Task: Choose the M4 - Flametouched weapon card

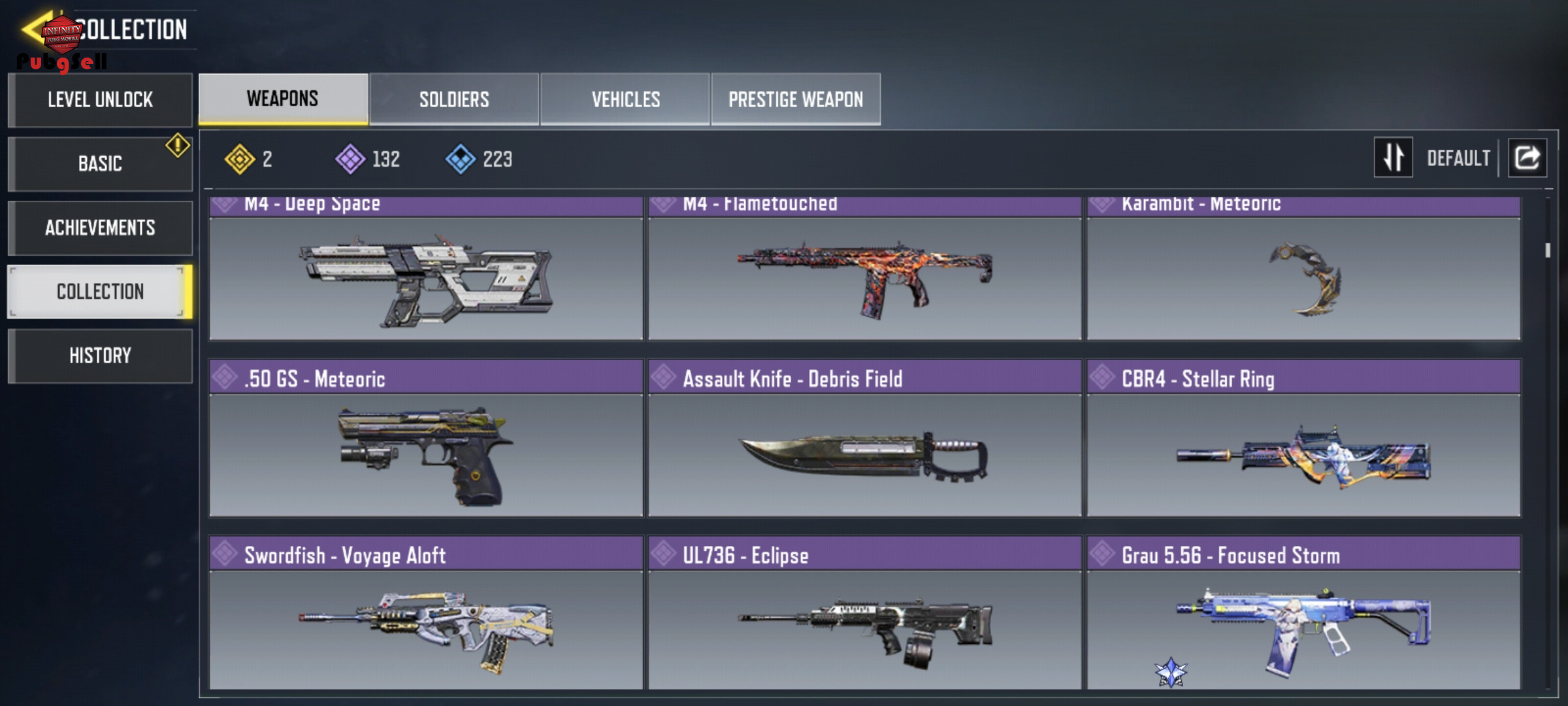Action: click(864, 275)
